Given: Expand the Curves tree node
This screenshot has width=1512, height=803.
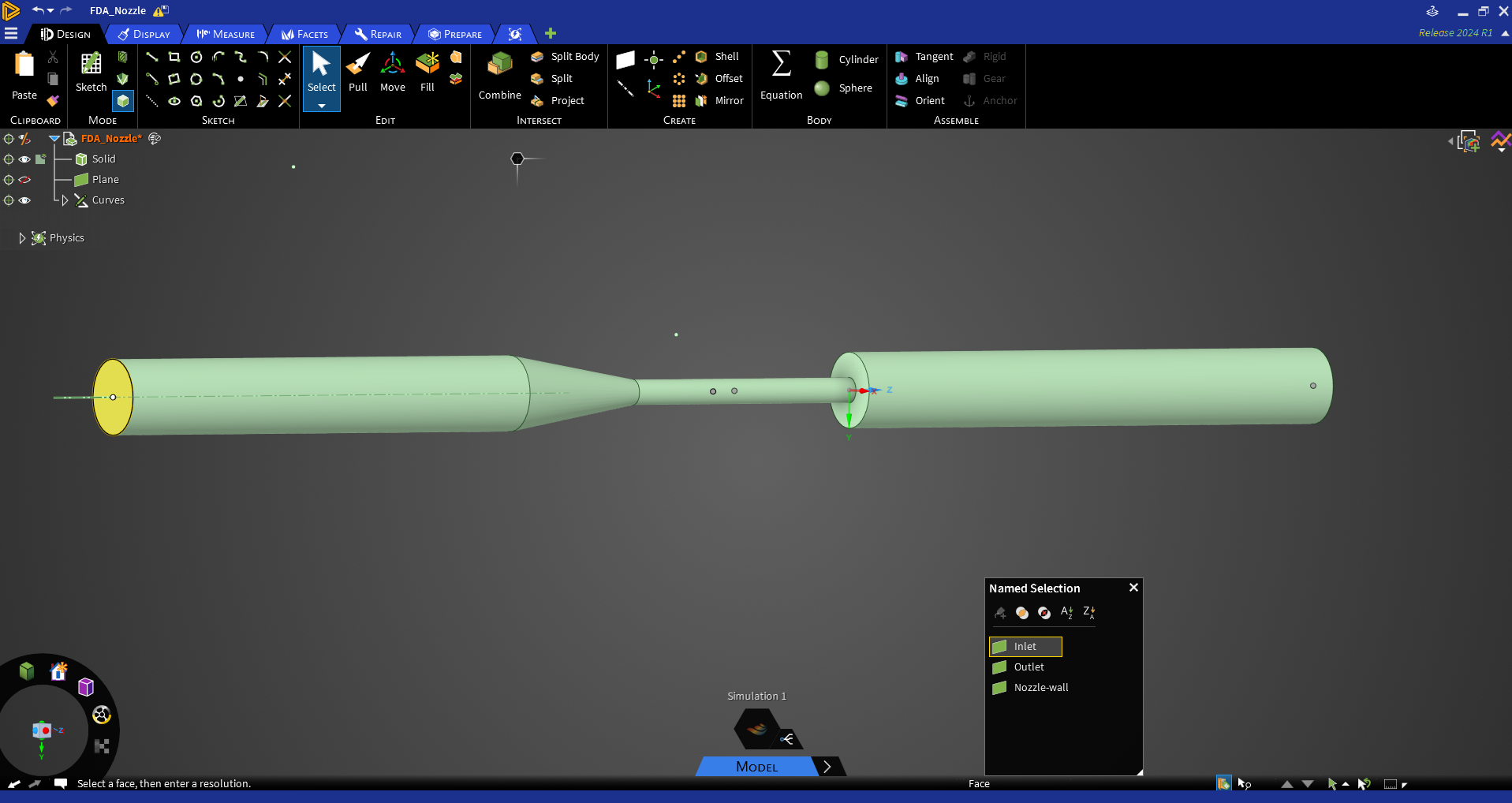Looking at the screenshot, I should (65, 200).
